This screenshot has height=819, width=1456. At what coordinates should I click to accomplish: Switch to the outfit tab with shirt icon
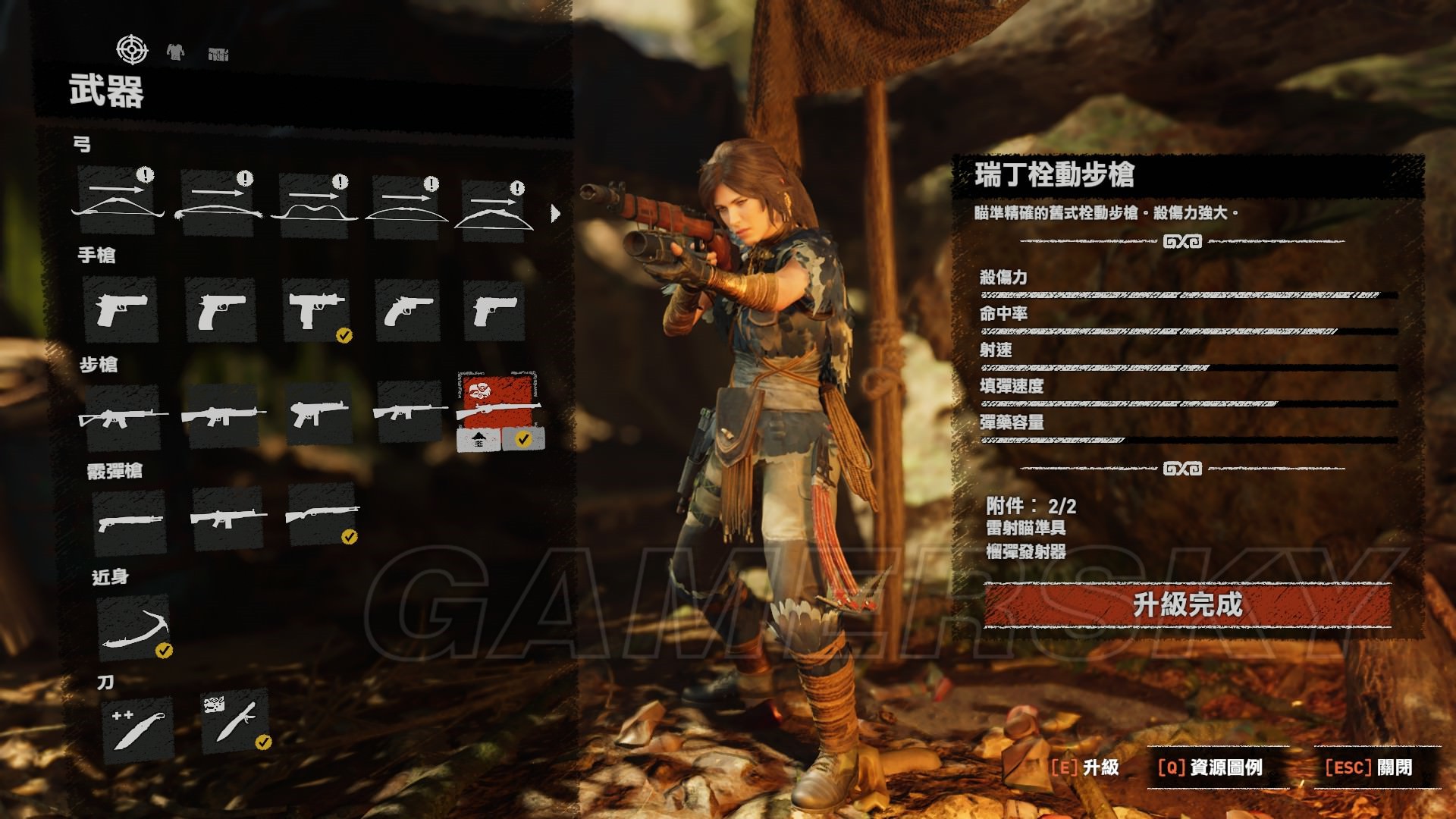[x=175, y=52]
